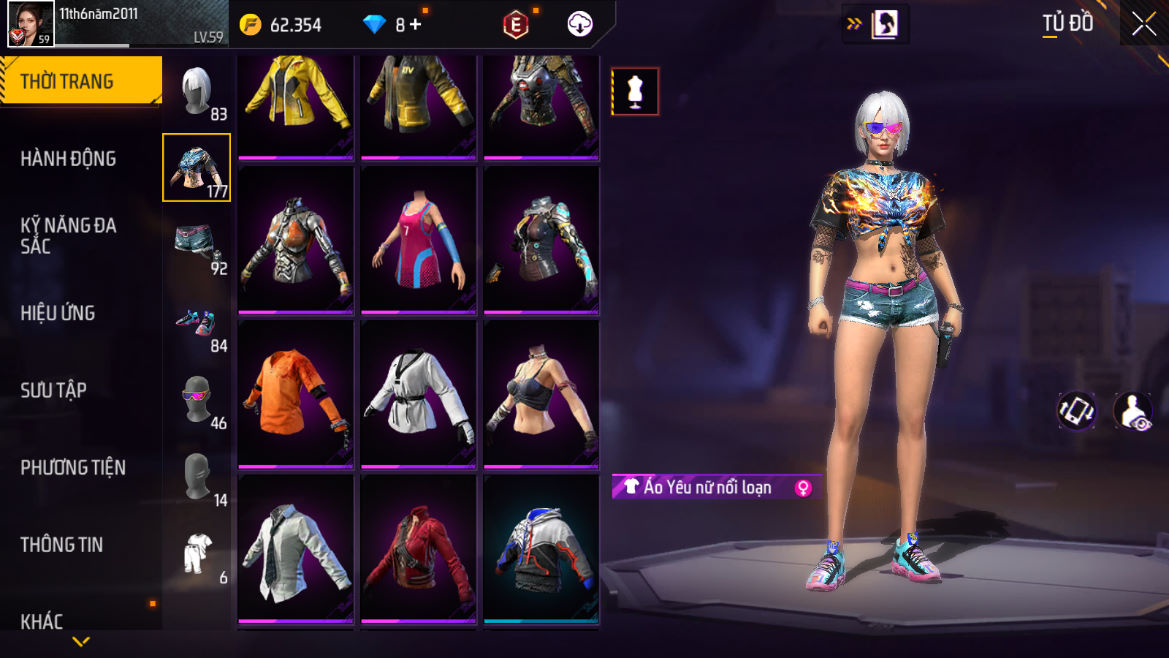1169x658 pixels.
Task: Choose the PHƯƠNG TIỆN tab
Action: tap(73, 467)
